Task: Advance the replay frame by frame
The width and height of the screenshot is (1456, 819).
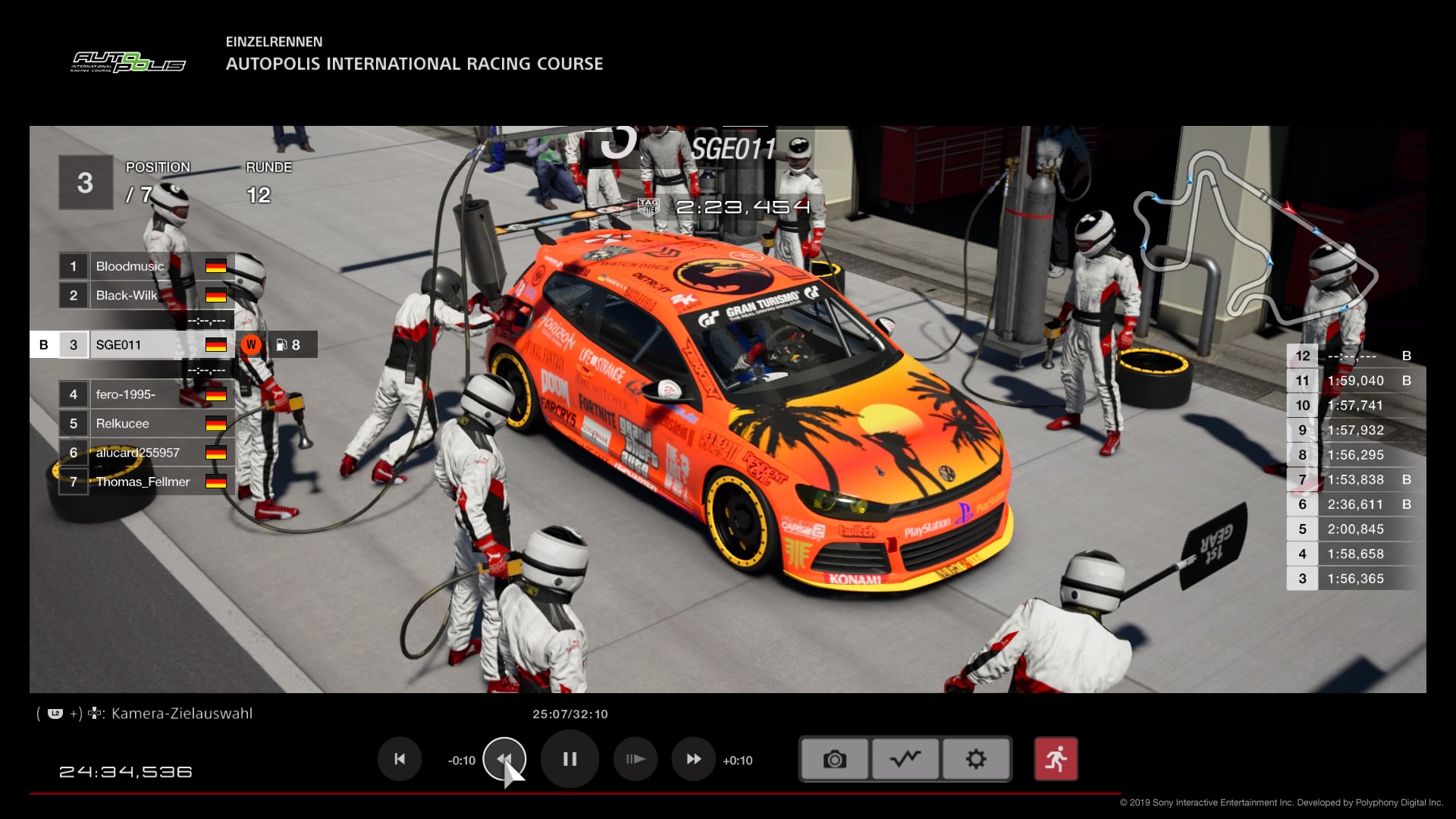Action: 635,759
